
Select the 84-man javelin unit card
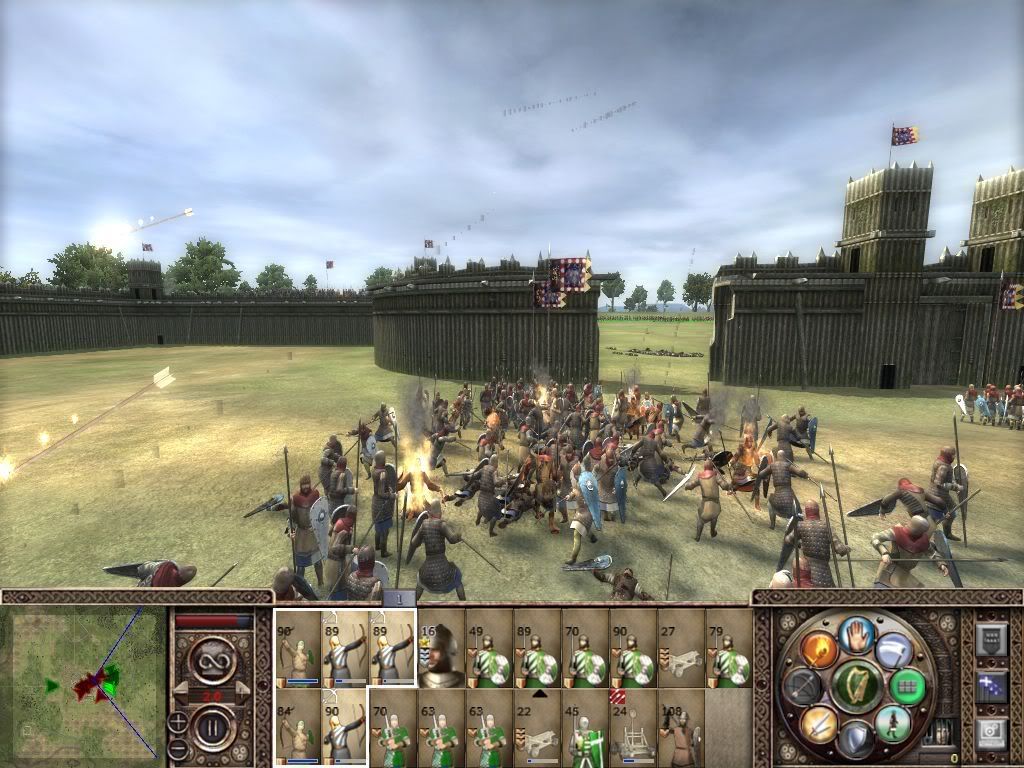click(298, 727)
